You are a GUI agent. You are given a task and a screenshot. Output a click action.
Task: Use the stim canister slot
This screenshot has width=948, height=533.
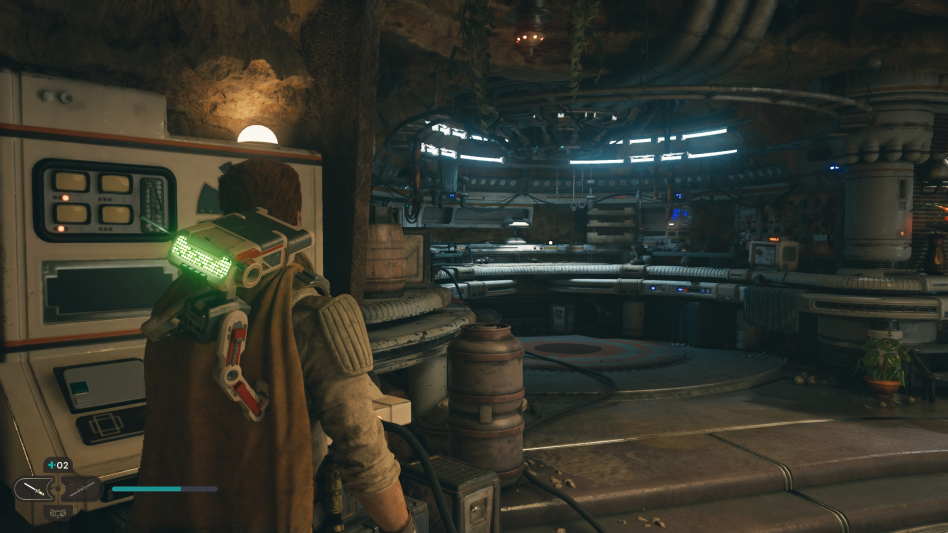point(57,466)
